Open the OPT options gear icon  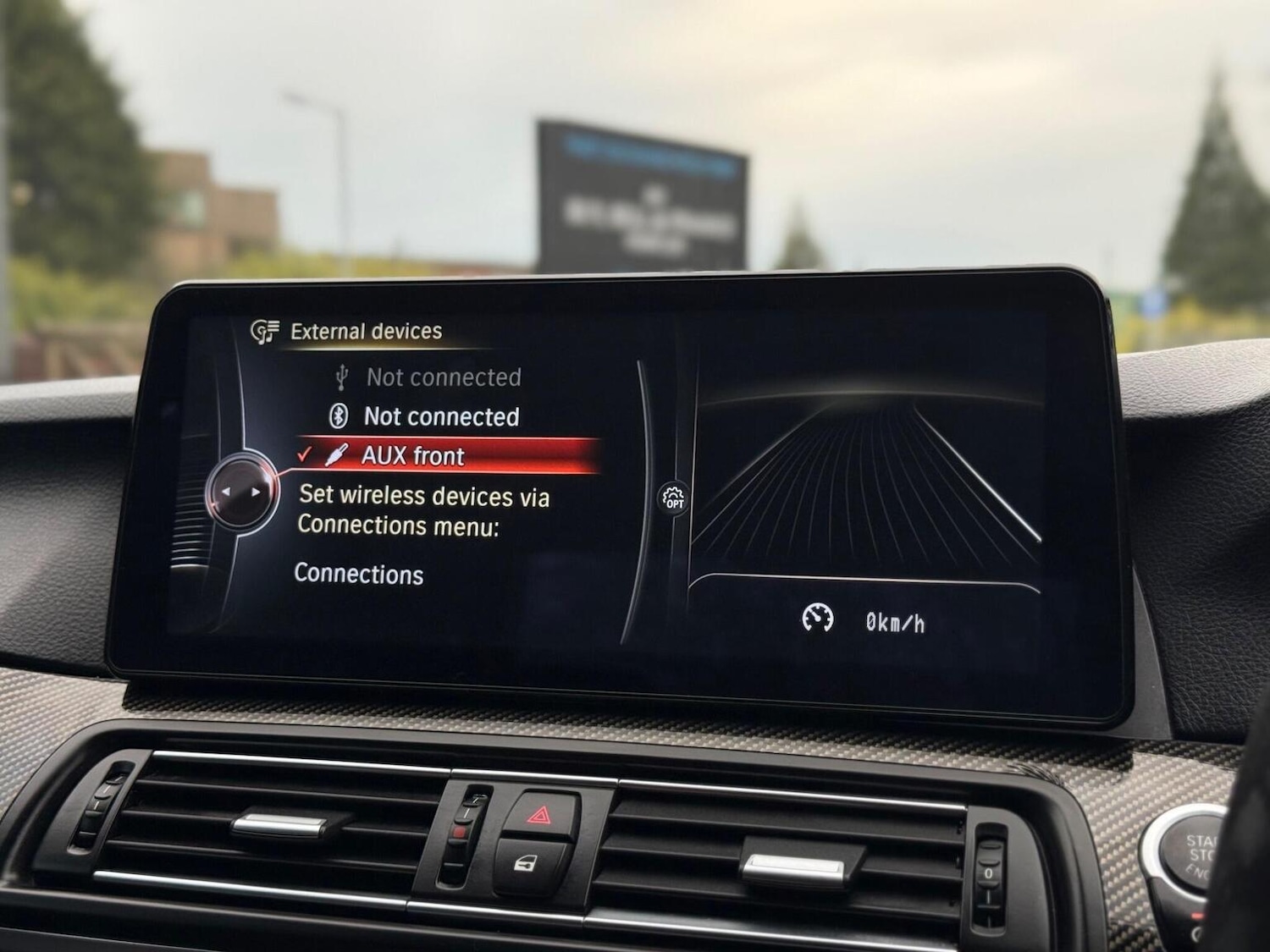pyautogui.click(x=673, y=498)
